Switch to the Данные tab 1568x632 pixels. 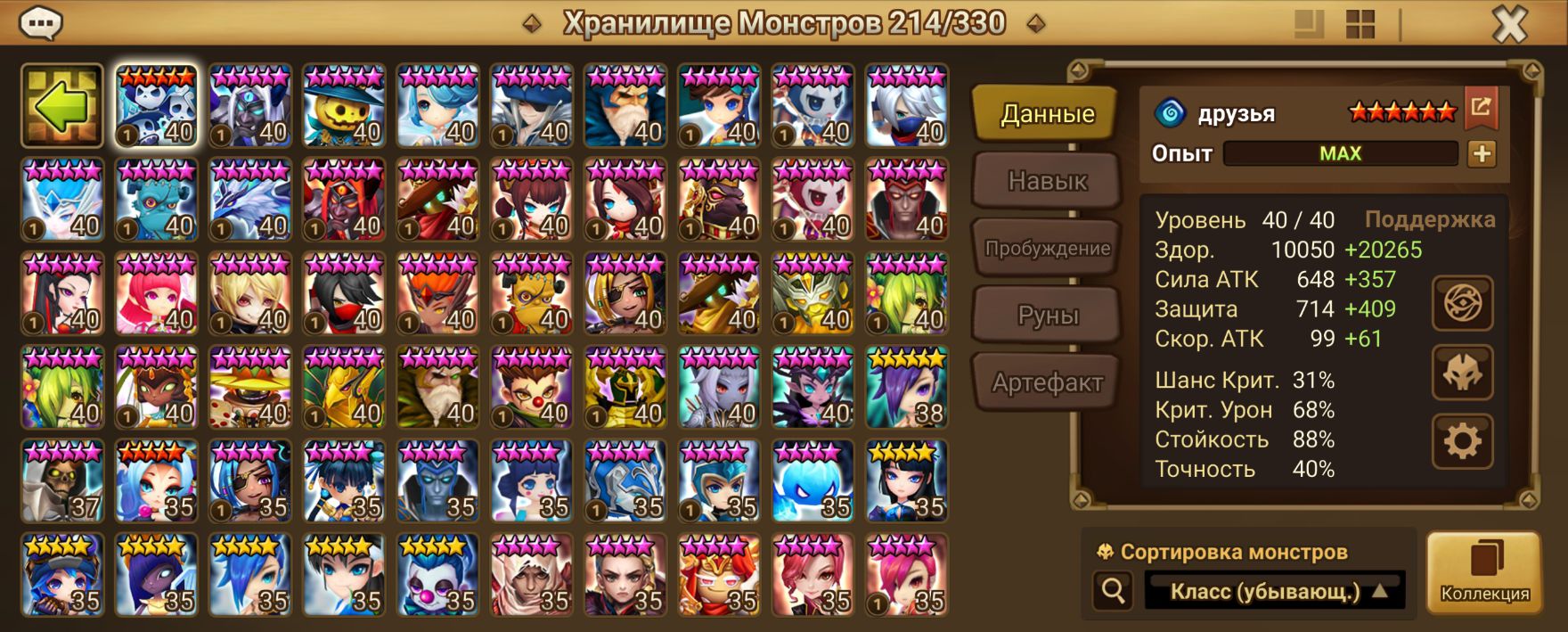(1047, 114)
